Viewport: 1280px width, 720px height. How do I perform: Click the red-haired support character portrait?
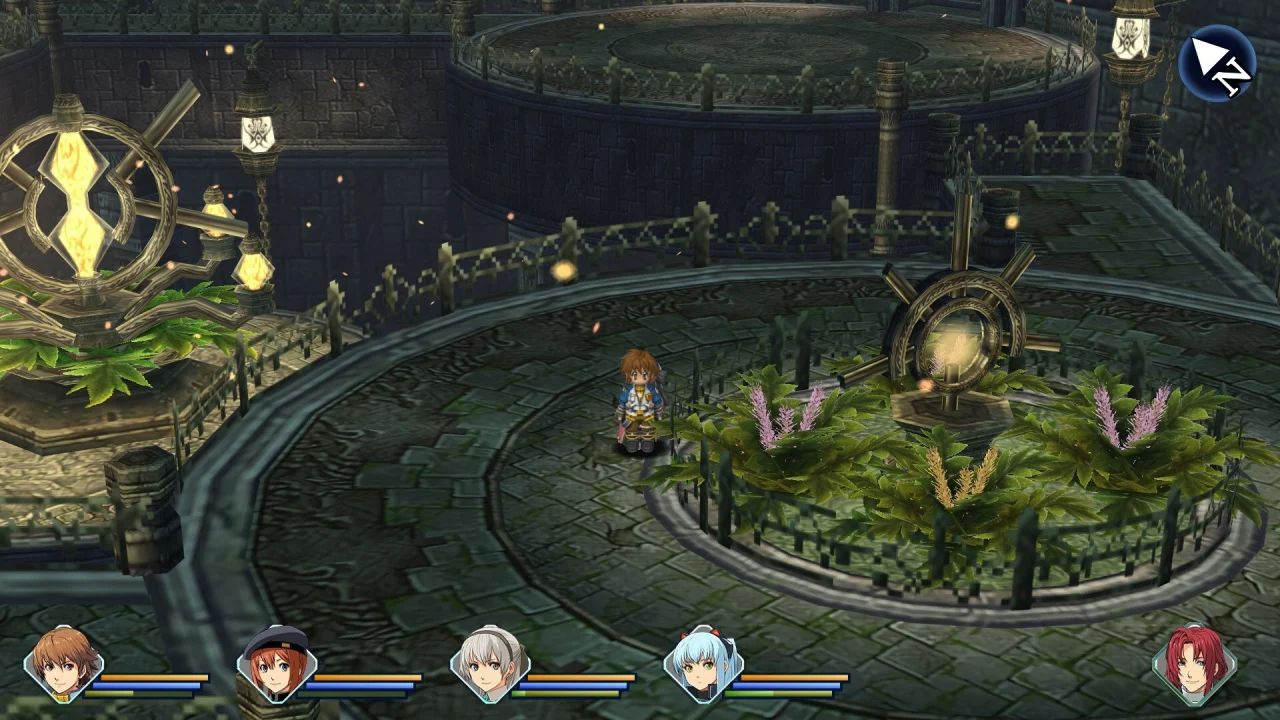[1193, 664]
